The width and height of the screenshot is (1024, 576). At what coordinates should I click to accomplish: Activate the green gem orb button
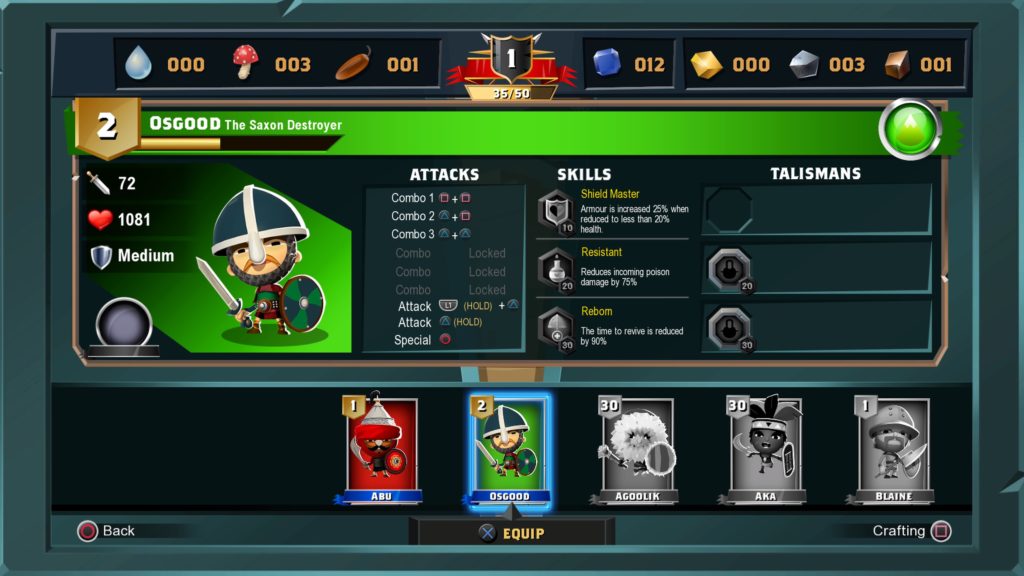click(x=909, y=129)
